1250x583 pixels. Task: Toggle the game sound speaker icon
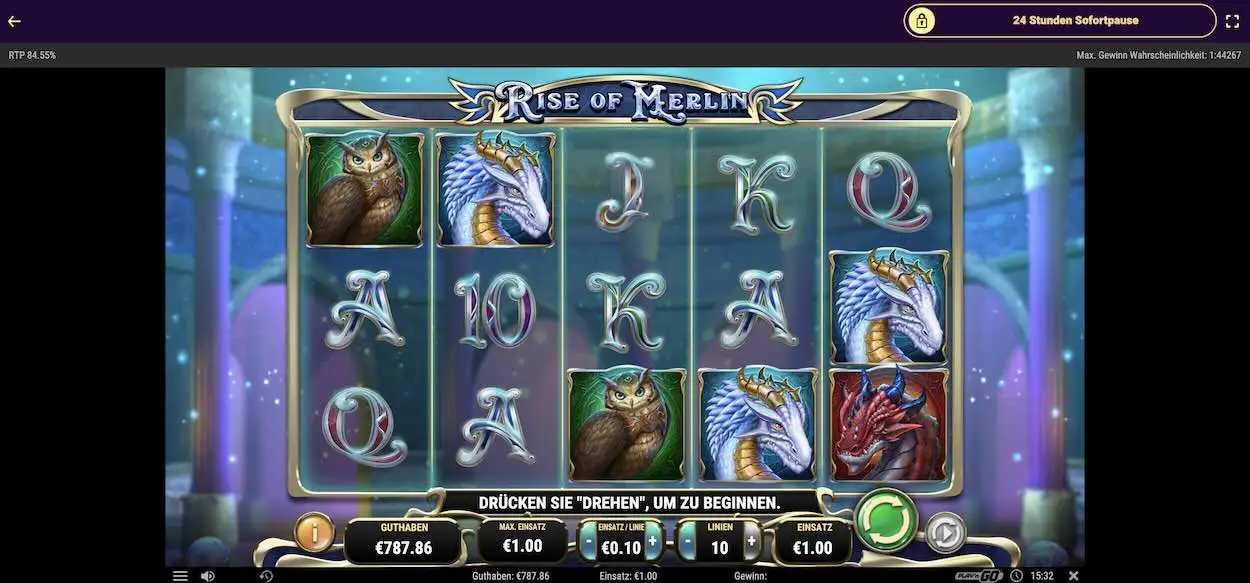[208, 576]
